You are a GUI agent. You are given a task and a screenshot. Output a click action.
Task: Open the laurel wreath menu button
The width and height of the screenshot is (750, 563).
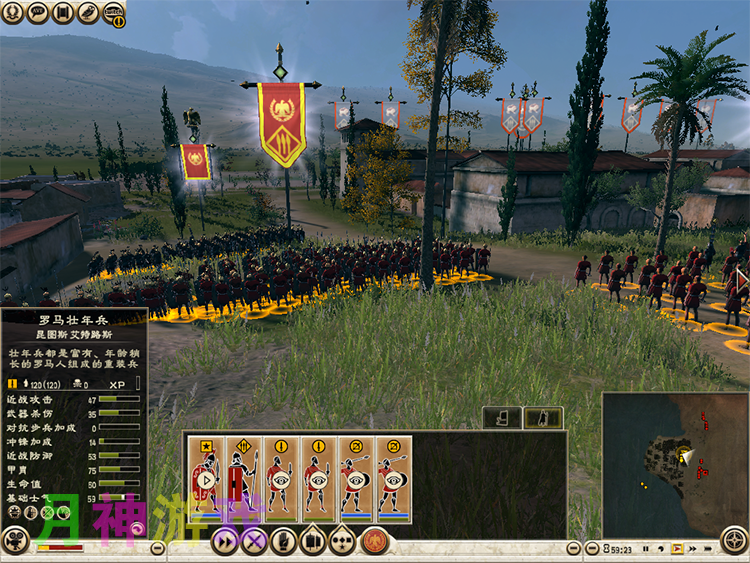(x=14, y=13)
